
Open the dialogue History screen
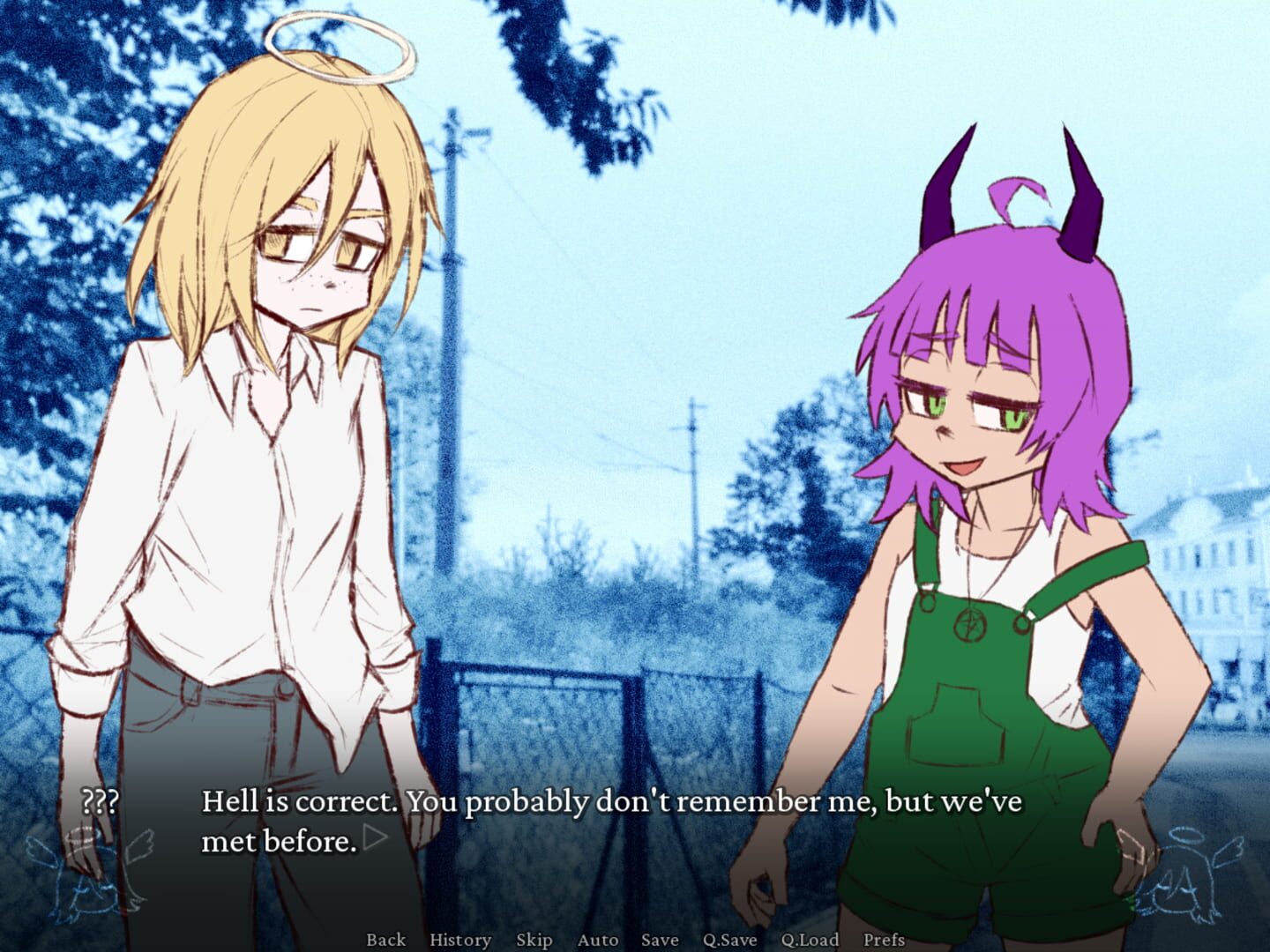pos(459,940)
